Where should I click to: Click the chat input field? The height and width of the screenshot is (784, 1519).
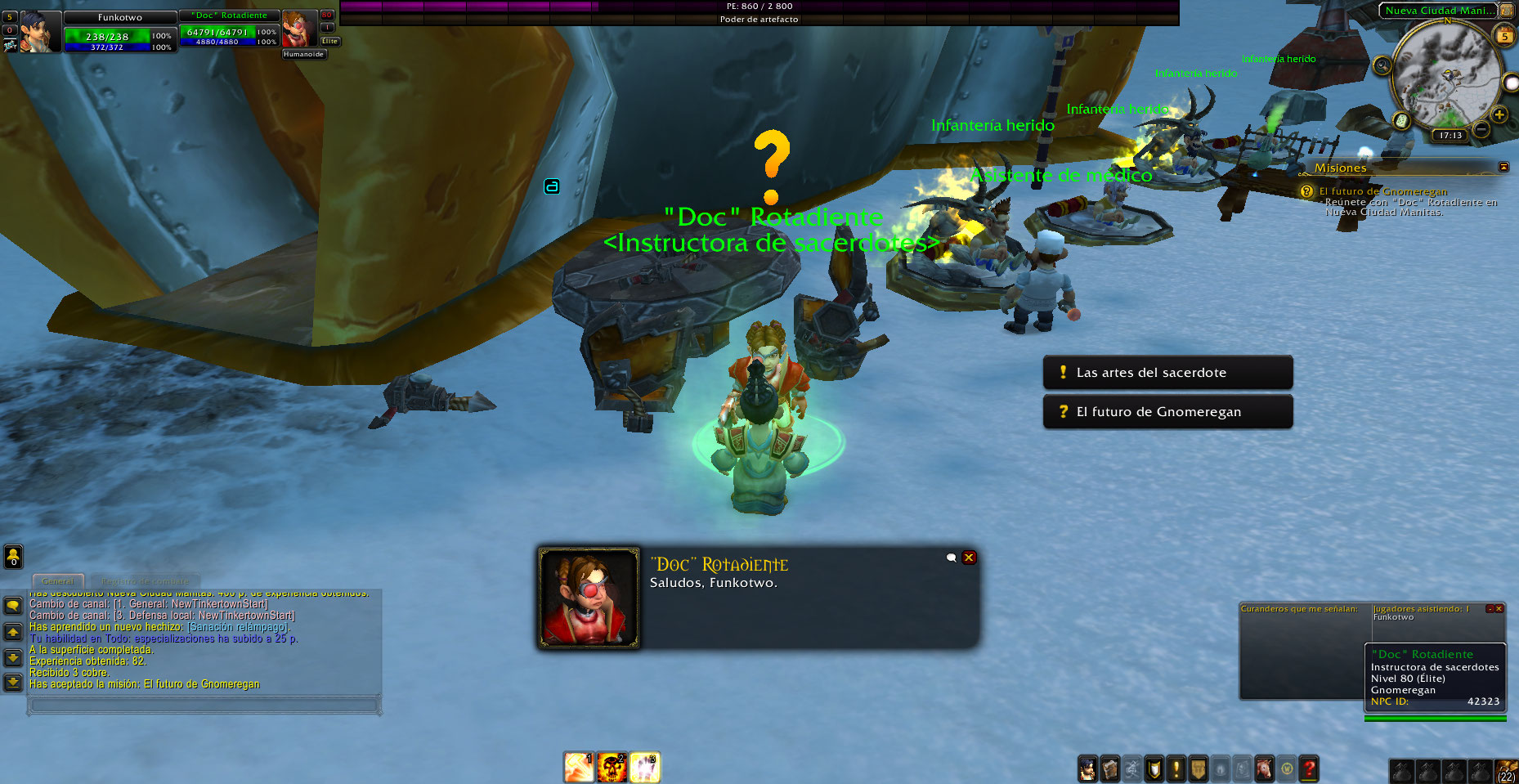204,705
